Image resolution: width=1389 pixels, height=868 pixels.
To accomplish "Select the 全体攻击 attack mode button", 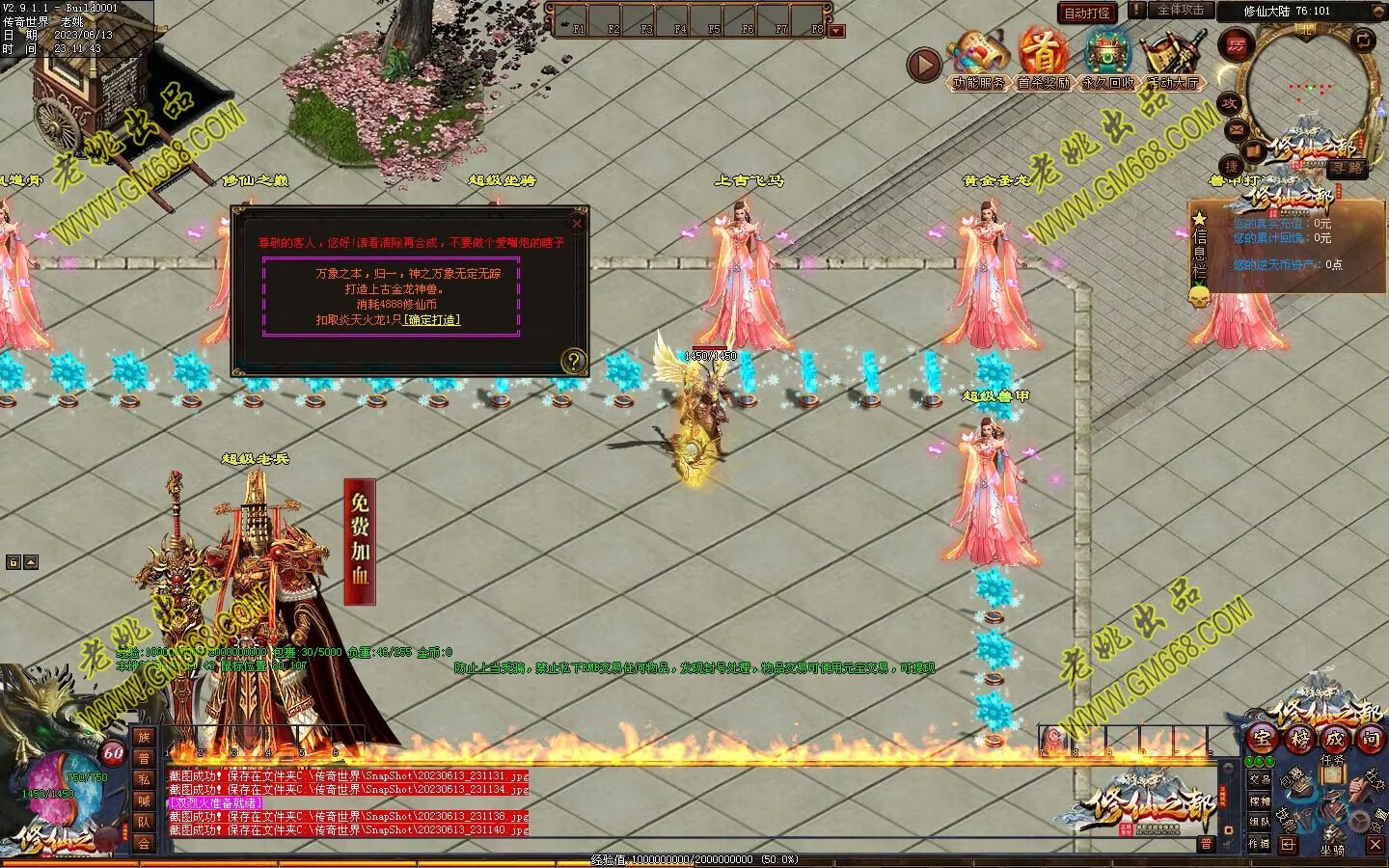I will tap(1180, 10).
